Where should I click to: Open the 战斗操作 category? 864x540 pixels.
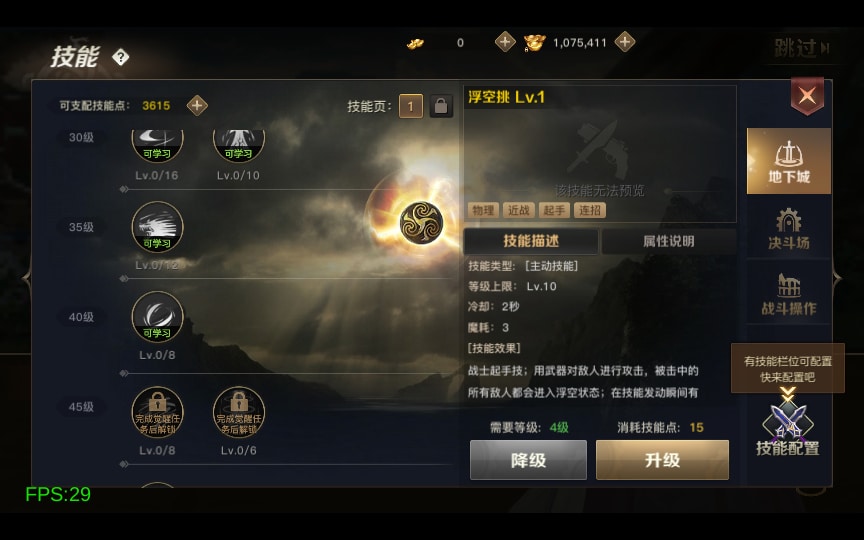(789, 294)
